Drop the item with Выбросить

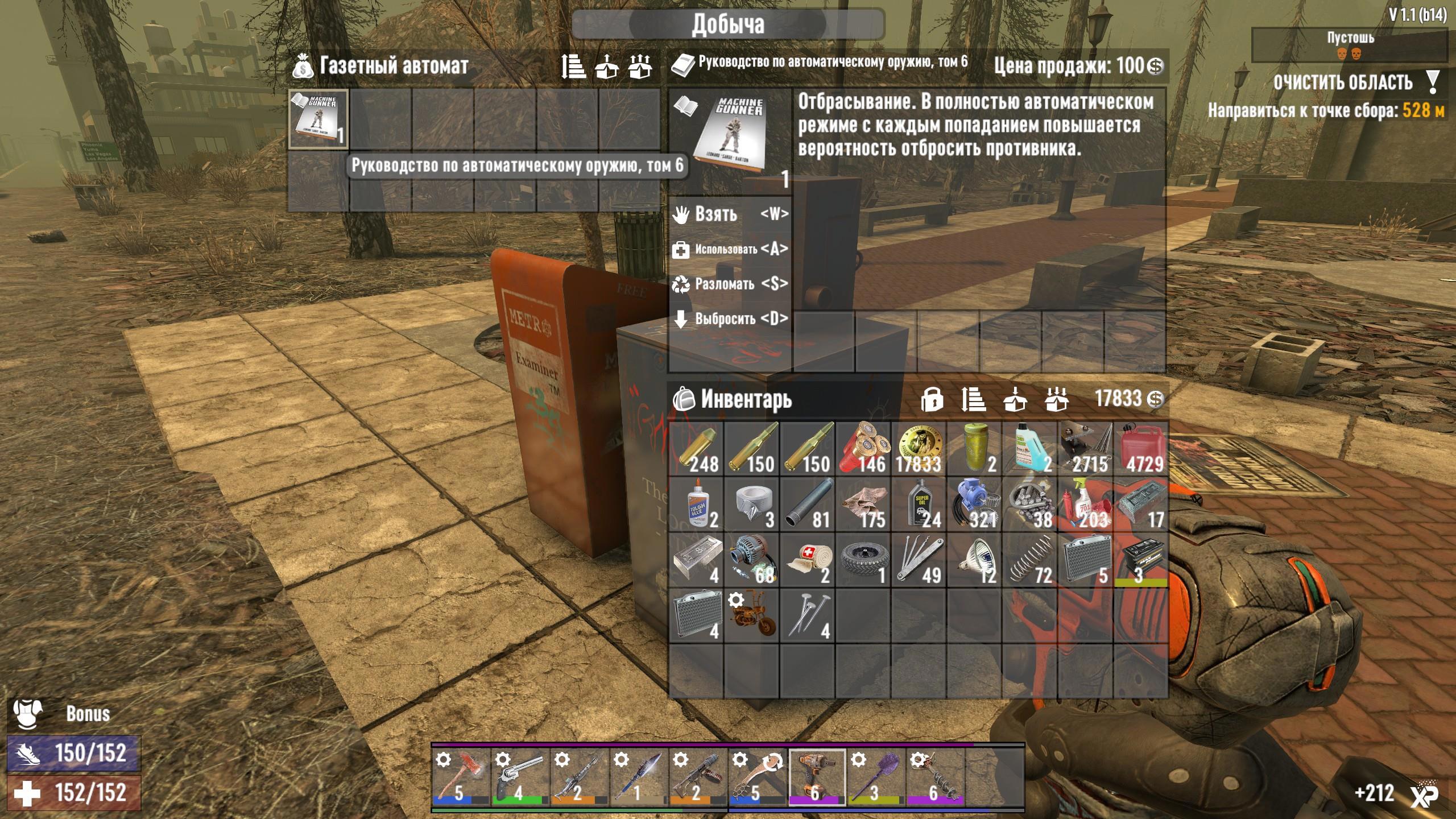730,318
